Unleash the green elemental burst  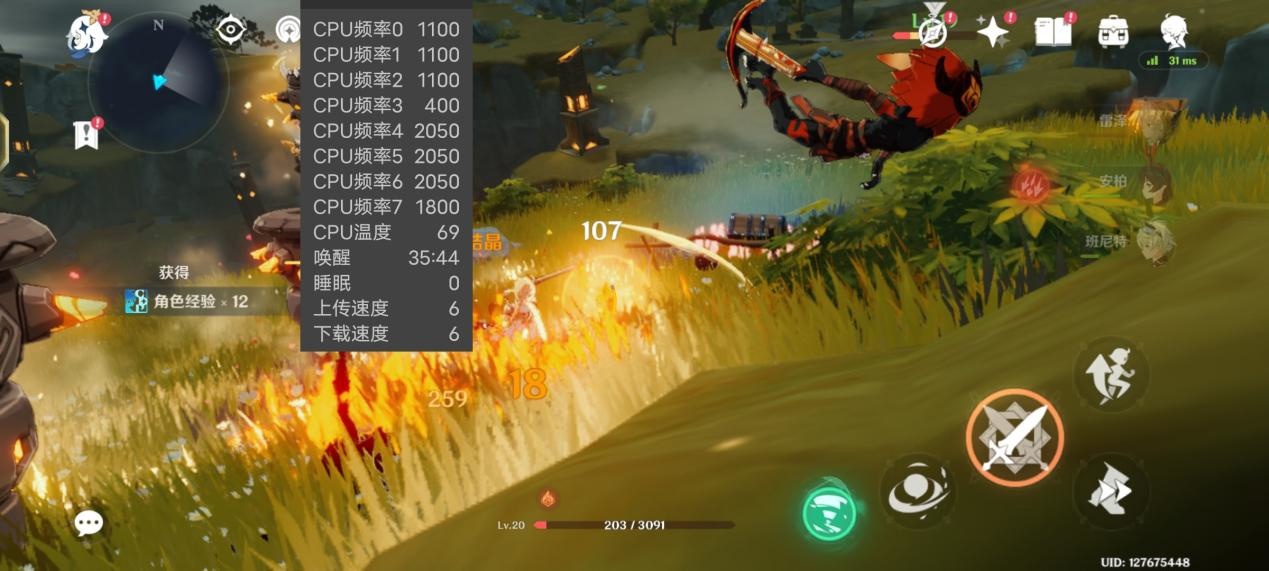click(x=830, y=512)
